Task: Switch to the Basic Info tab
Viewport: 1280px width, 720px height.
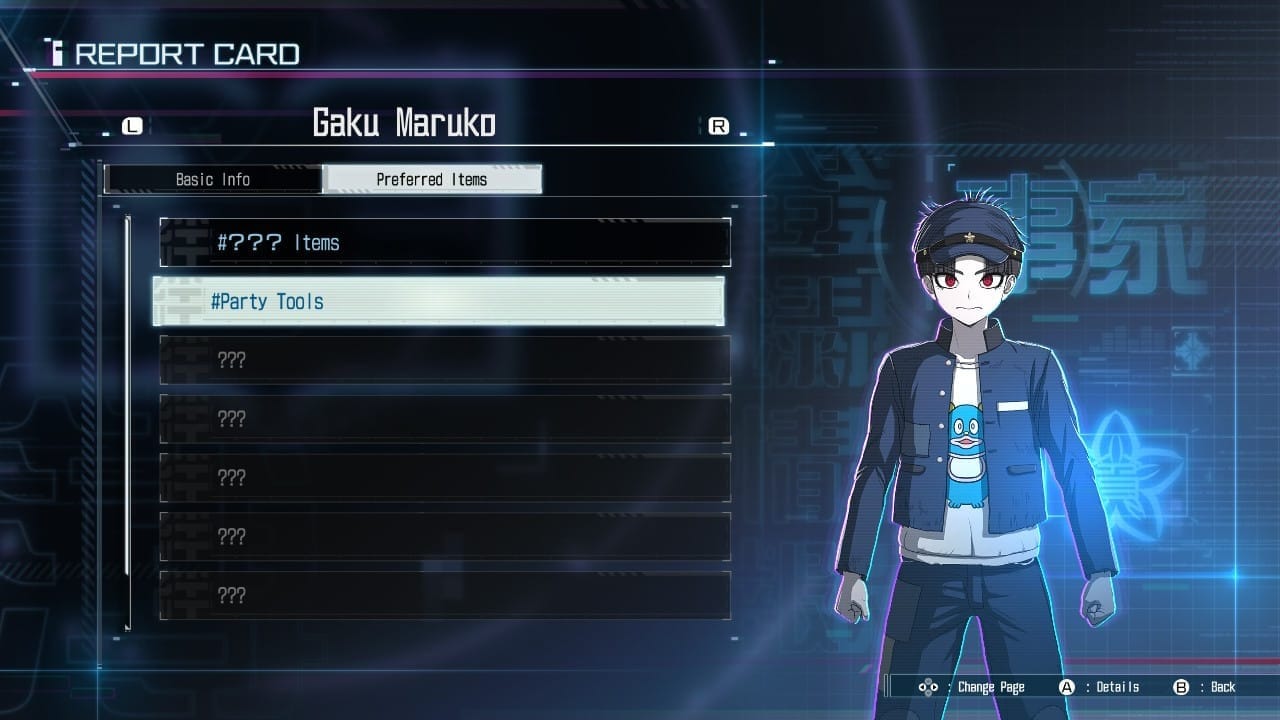Action: pos(213,180)
